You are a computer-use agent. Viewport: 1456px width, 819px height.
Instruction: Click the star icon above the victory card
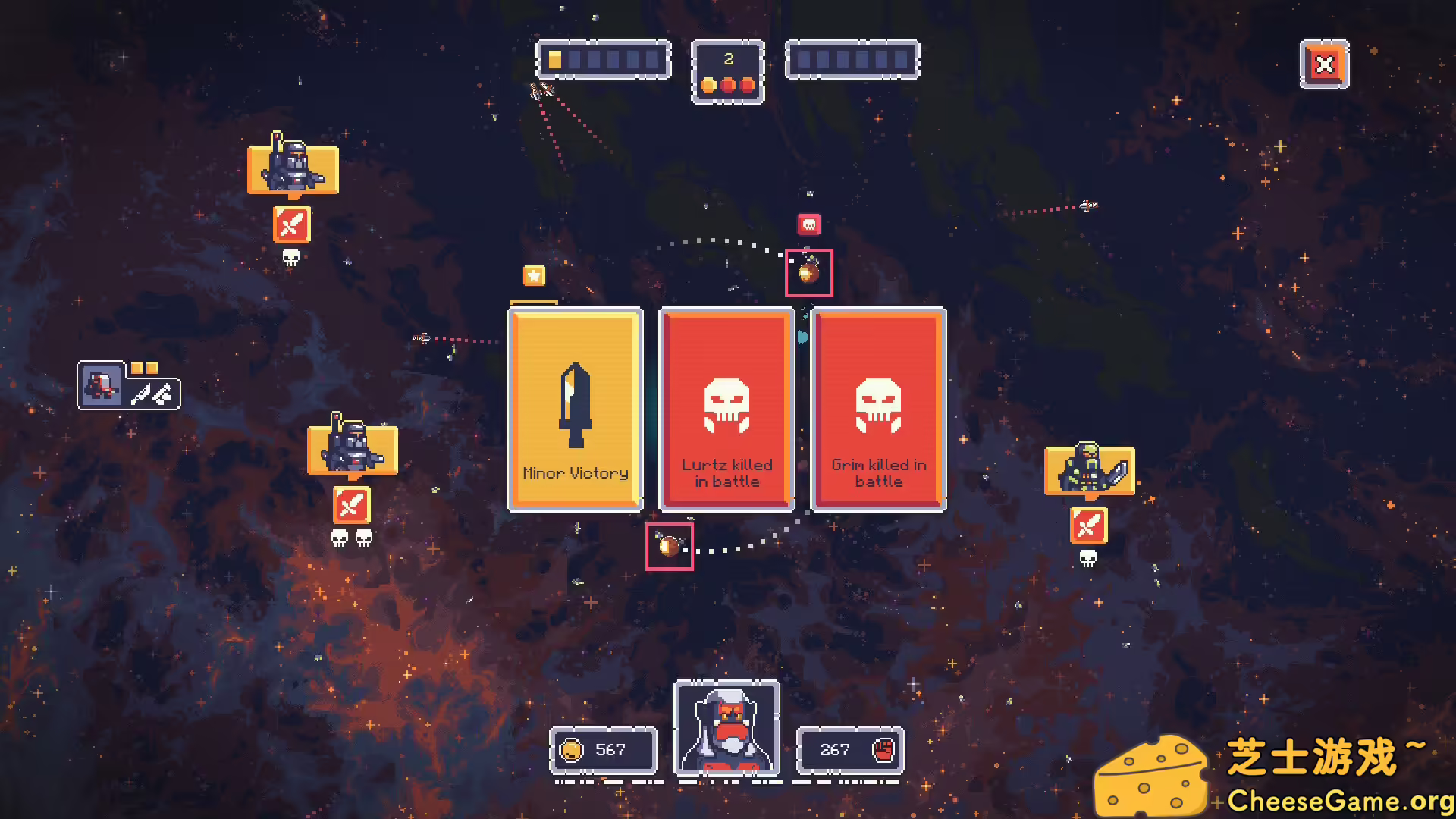pos(533,276)
